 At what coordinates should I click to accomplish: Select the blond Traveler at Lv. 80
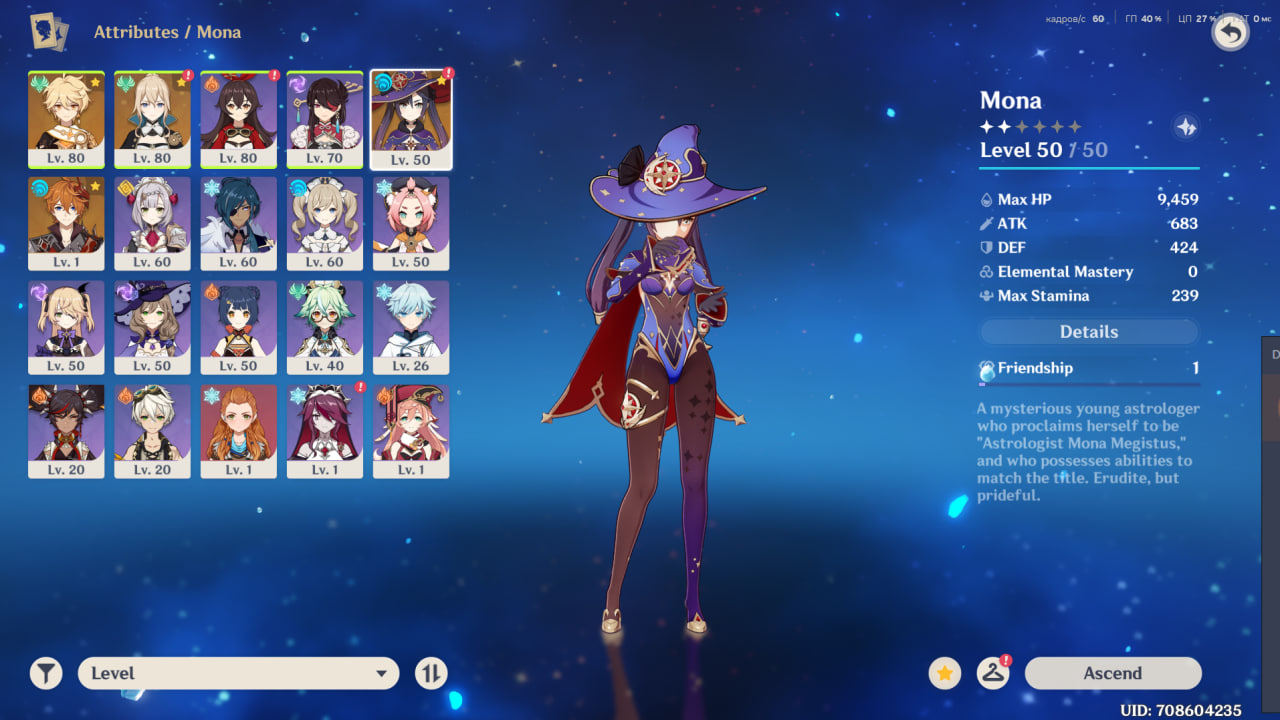click(66, 118)
